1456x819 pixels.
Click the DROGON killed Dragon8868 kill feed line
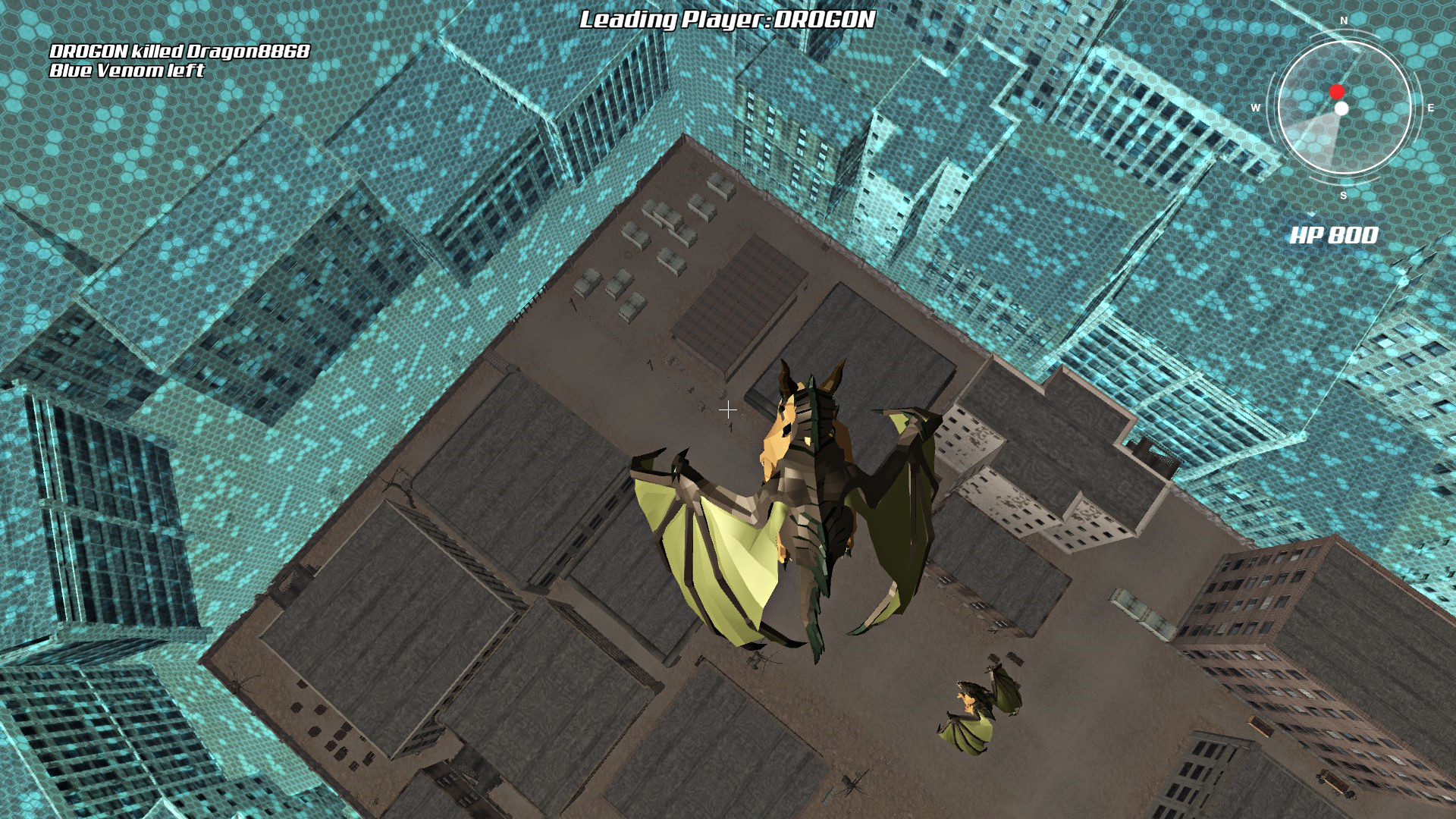[x=178, y=52]
